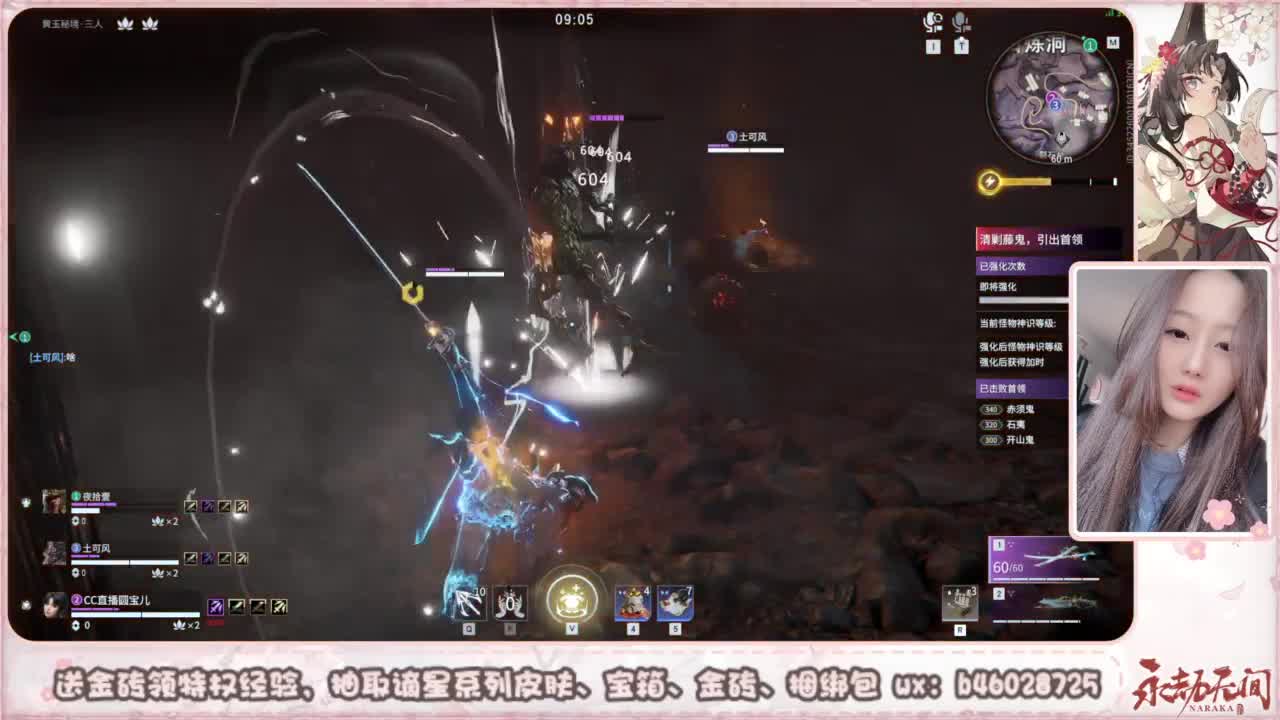Expand the 当前怪物神识等级 info section
Screen dimensions: 1280x720
pyautogui.click(x=1017, y=325)
